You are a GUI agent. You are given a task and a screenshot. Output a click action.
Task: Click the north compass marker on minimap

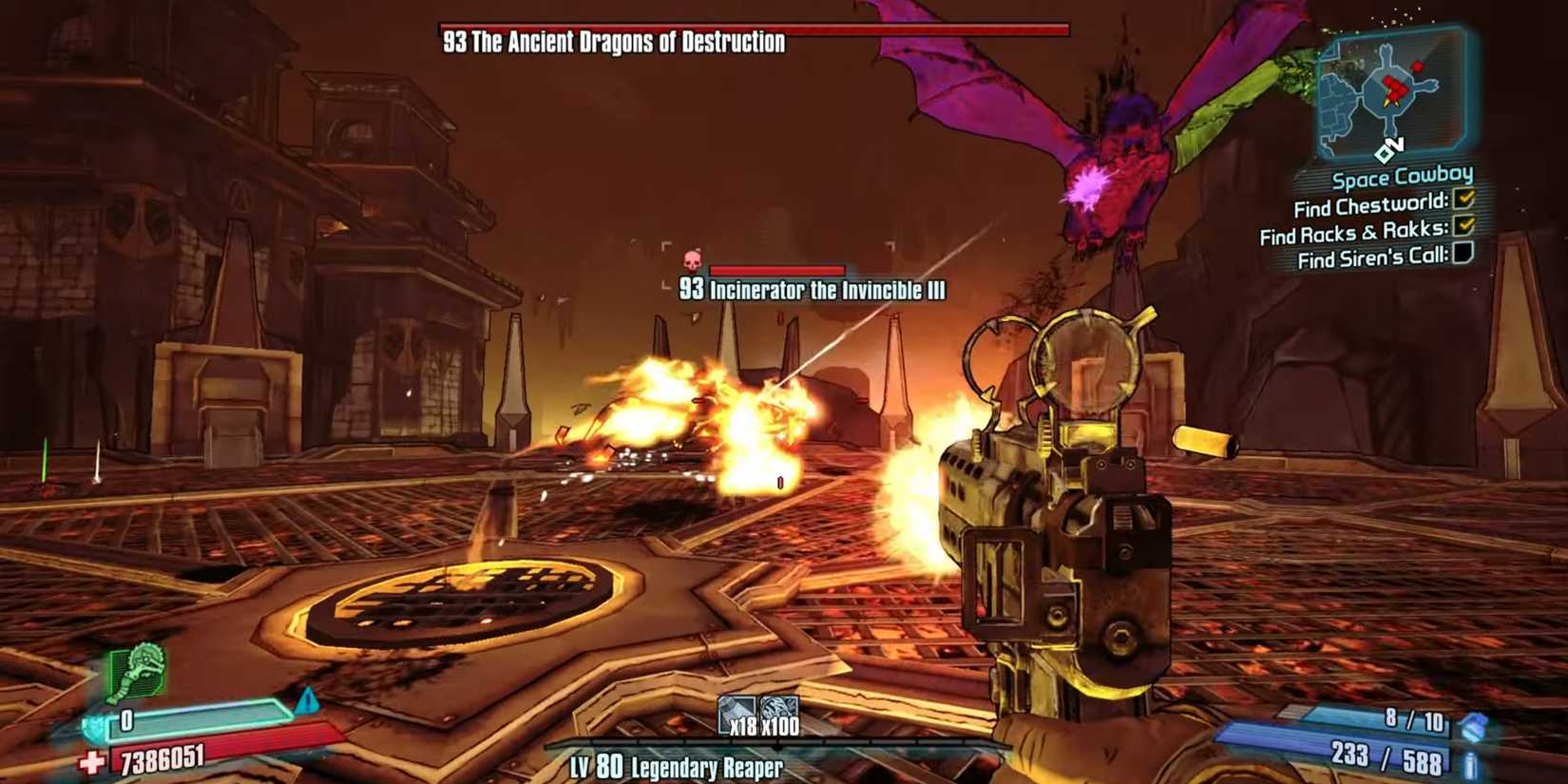point(1388,149)
